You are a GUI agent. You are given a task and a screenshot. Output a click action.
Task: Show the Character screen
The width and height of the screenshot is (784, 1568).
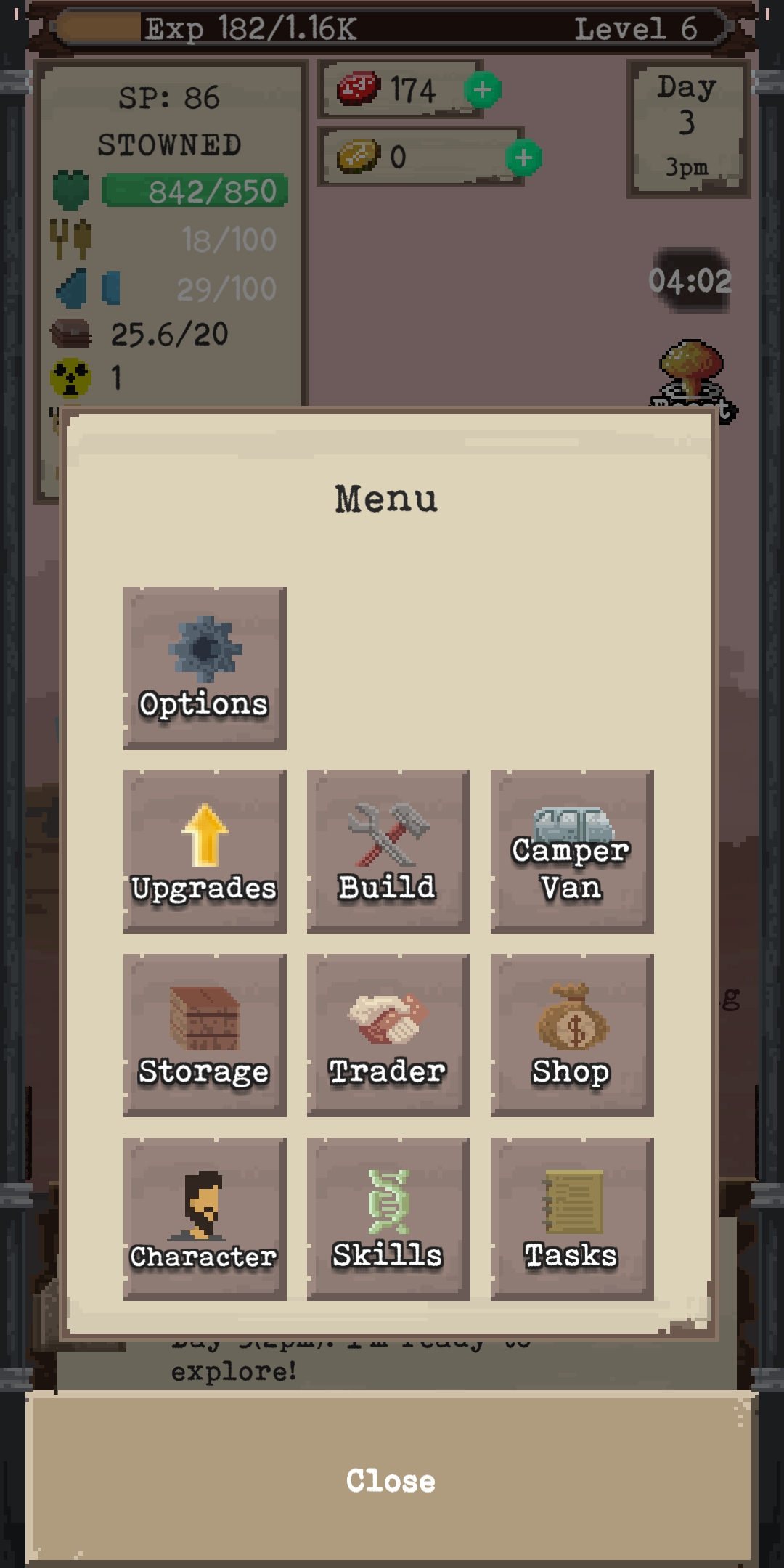pos(205,1219)
